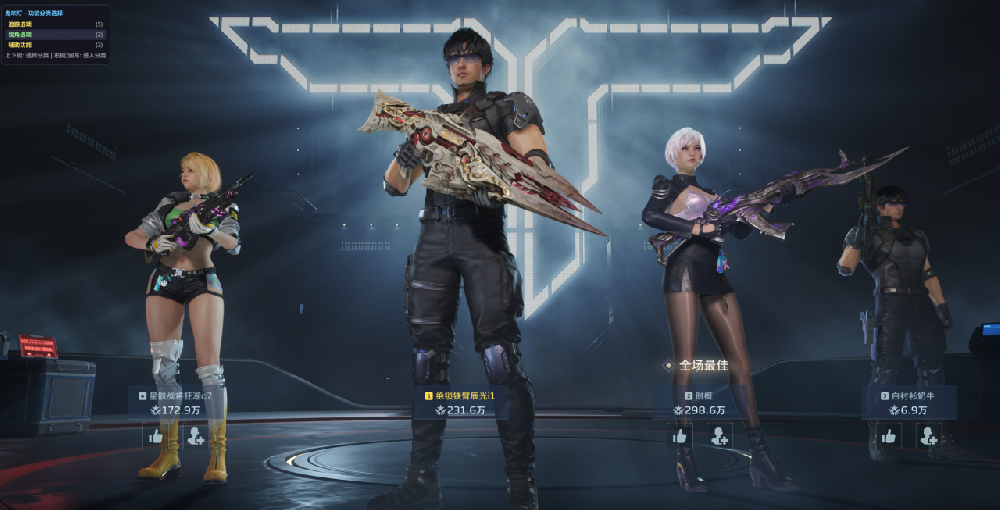Add the 6.9万 player as friend
The width and height of the screenshot is (1000, 510).
tap(928, 436)
